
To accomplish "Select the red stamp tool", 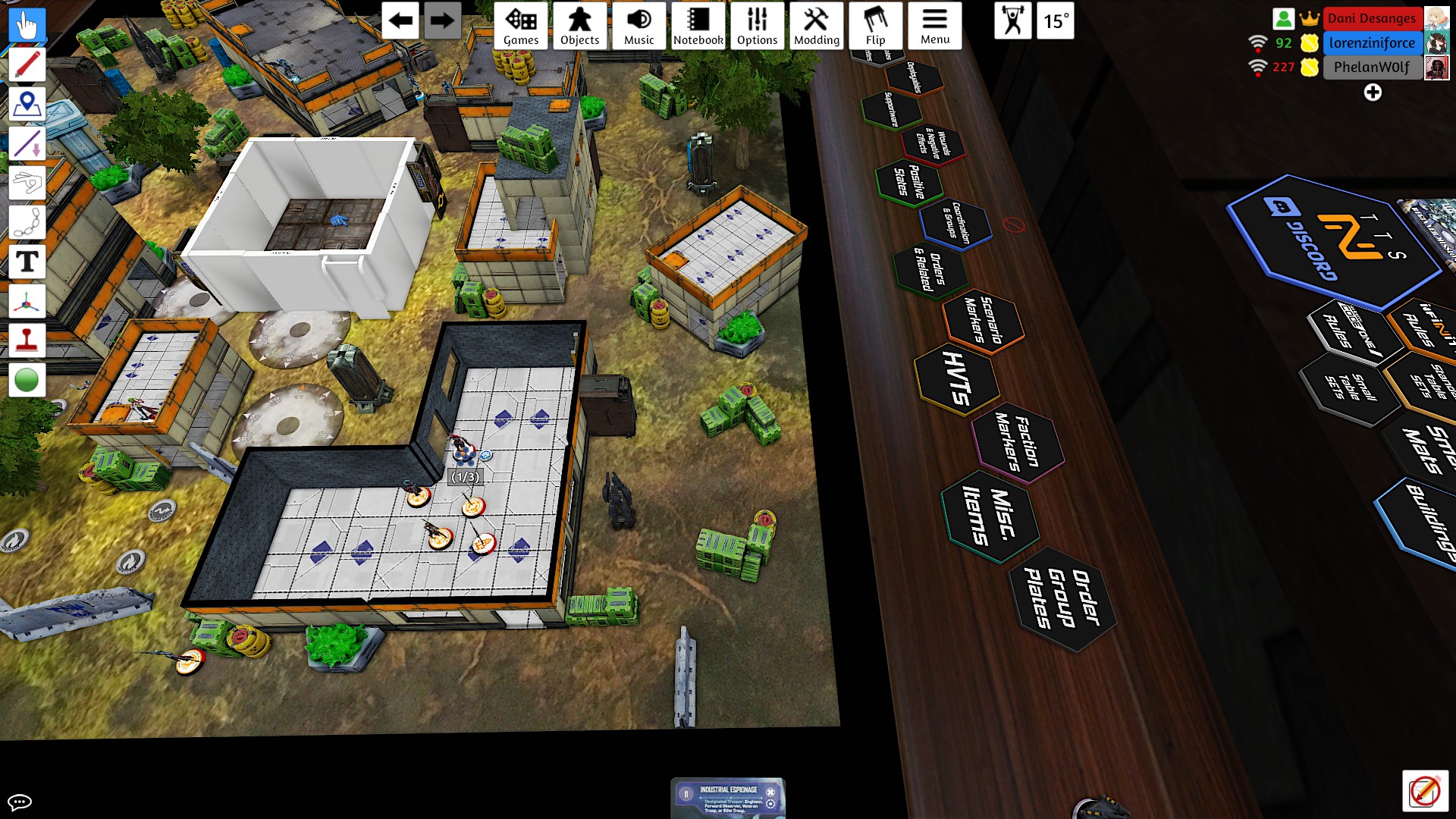I will coord(27,340).
